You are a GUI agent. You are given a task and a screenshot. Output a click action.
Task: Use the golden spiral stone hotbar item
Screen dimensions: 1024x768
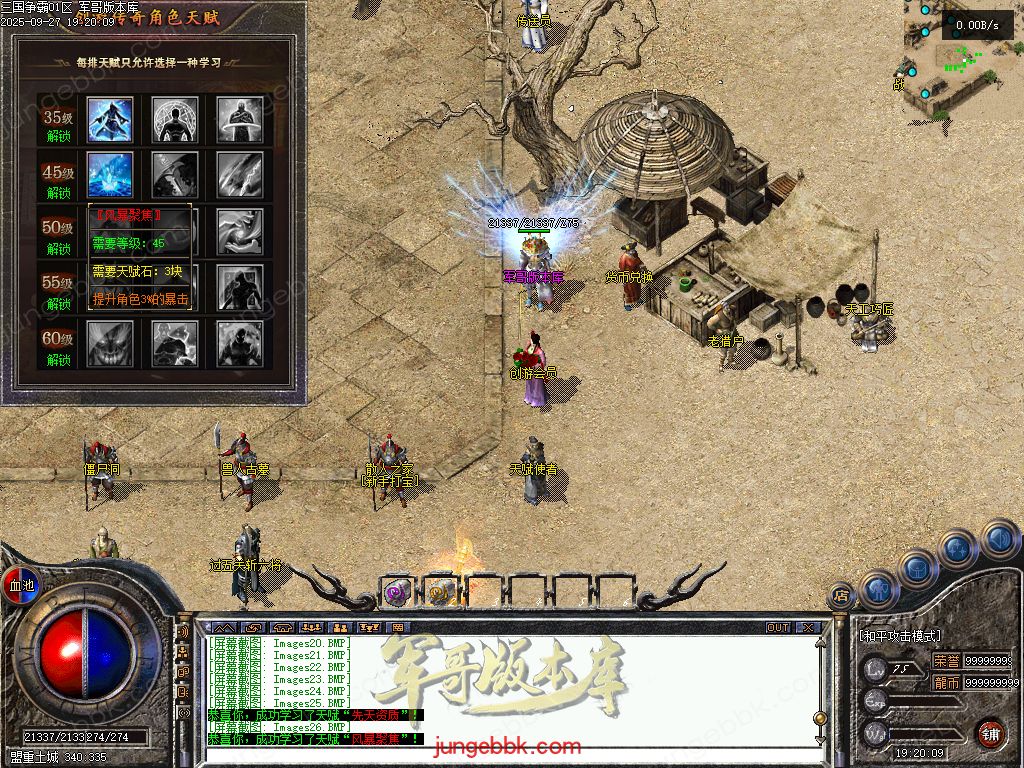pos(441,592)
